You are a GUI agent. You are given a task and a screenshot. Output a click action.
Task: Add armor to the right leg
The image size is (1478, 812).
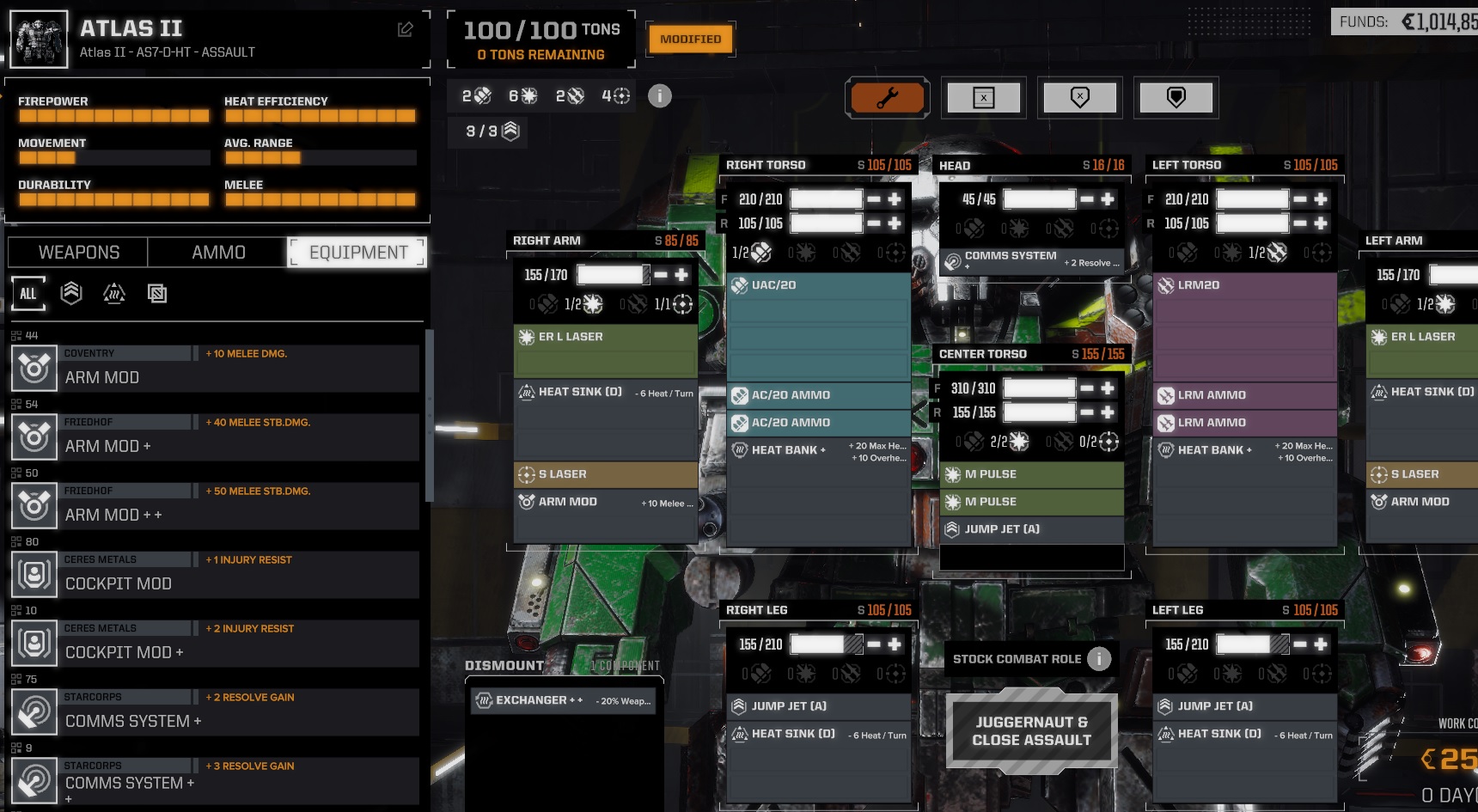tap(895, 644)
